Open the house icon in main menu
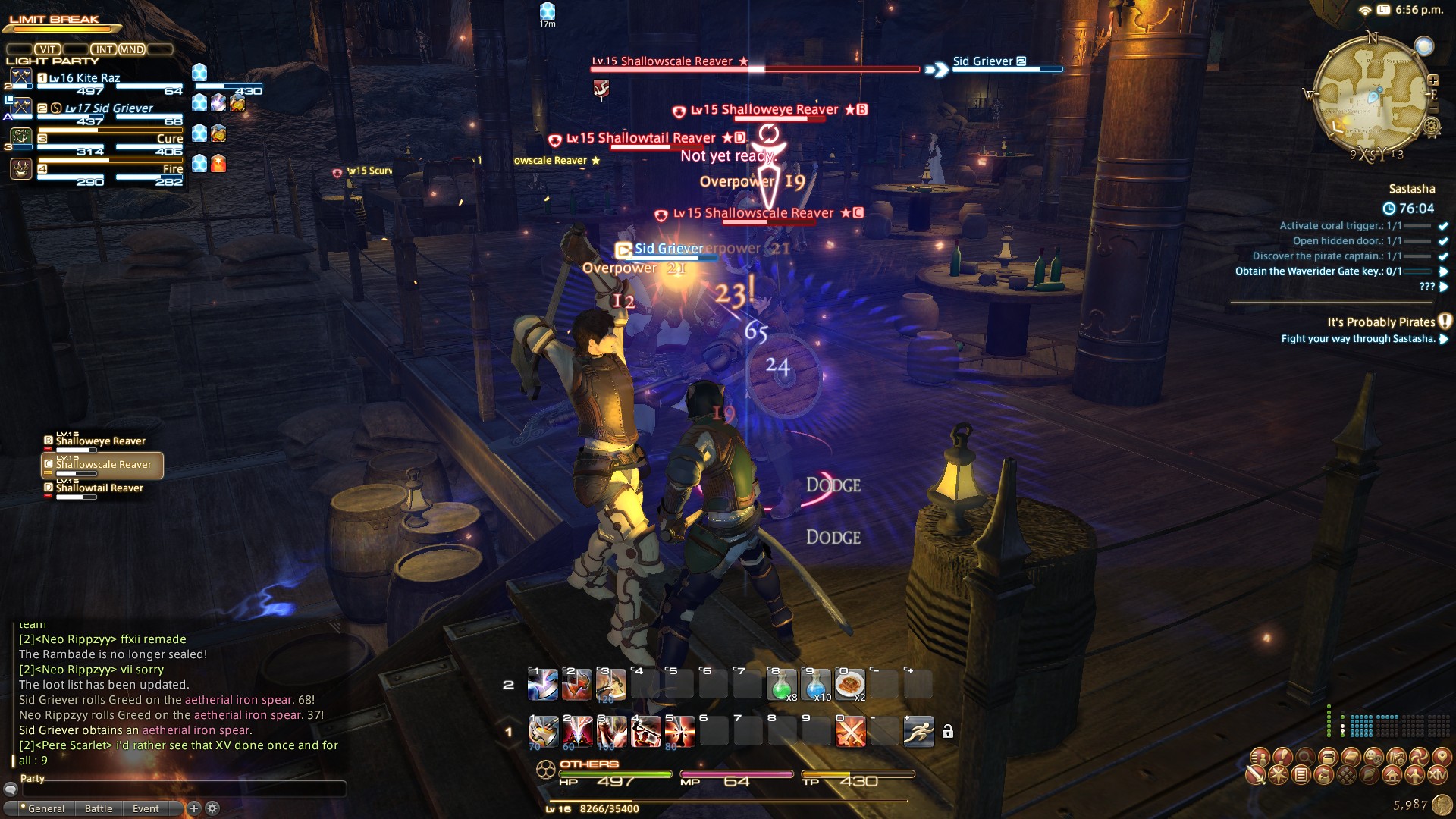Screen dimensions: 1456x819 tap(1392, 775)
